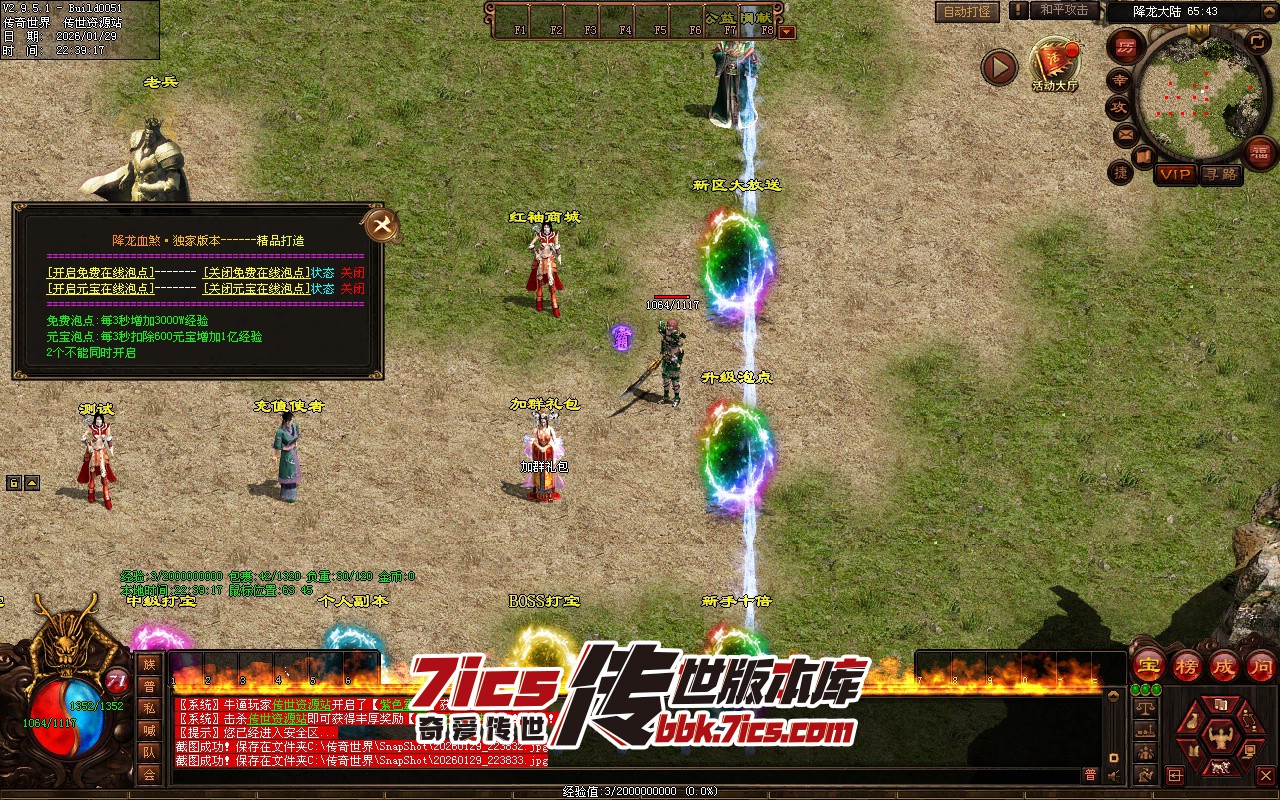Click the round play arrow button
The width and height of the screenshot is (1280, 800).
[x=998, y=67]
